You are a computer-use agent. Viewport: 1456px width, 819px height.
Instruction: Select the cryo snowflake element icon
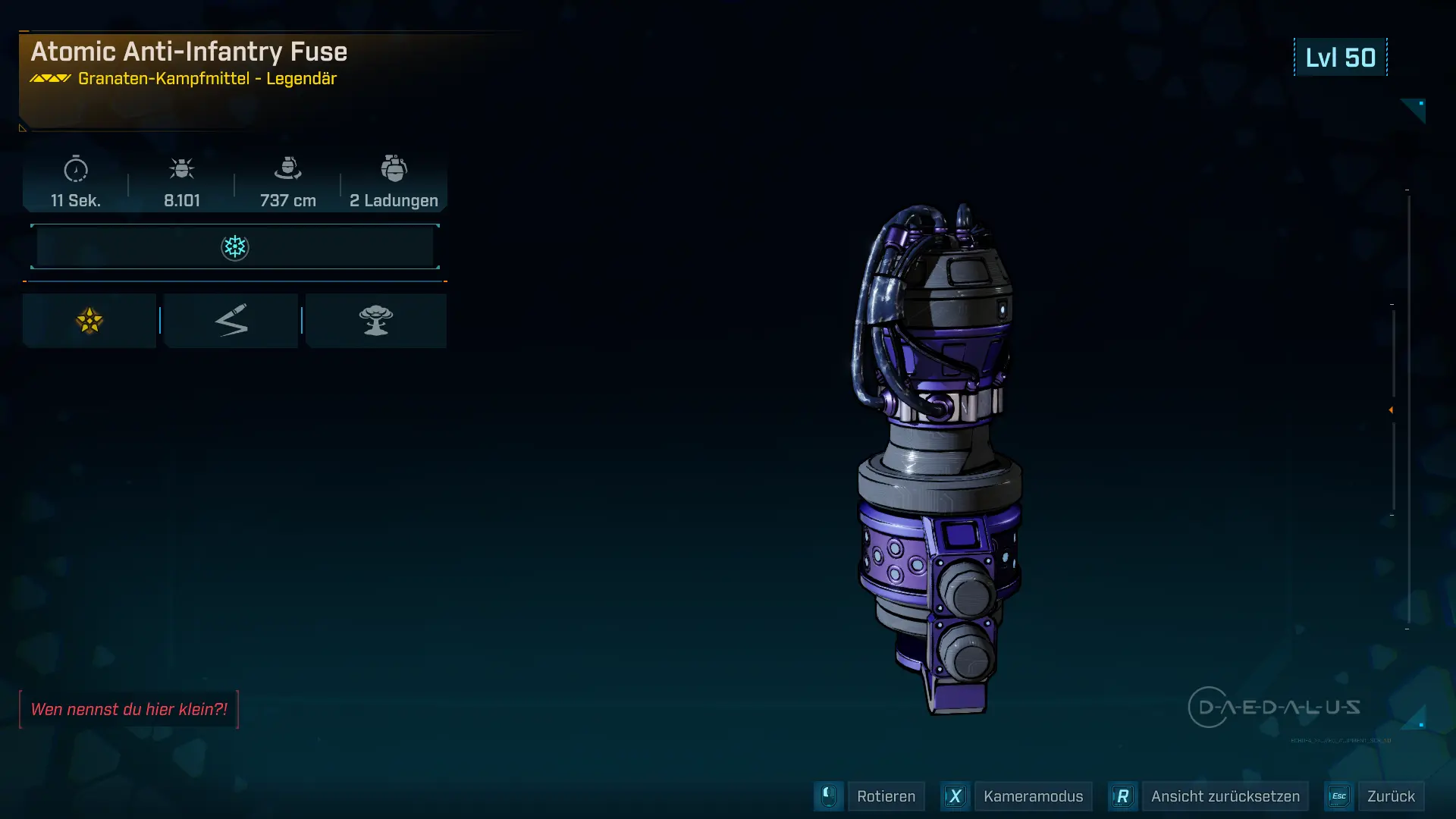pos(235,246)
